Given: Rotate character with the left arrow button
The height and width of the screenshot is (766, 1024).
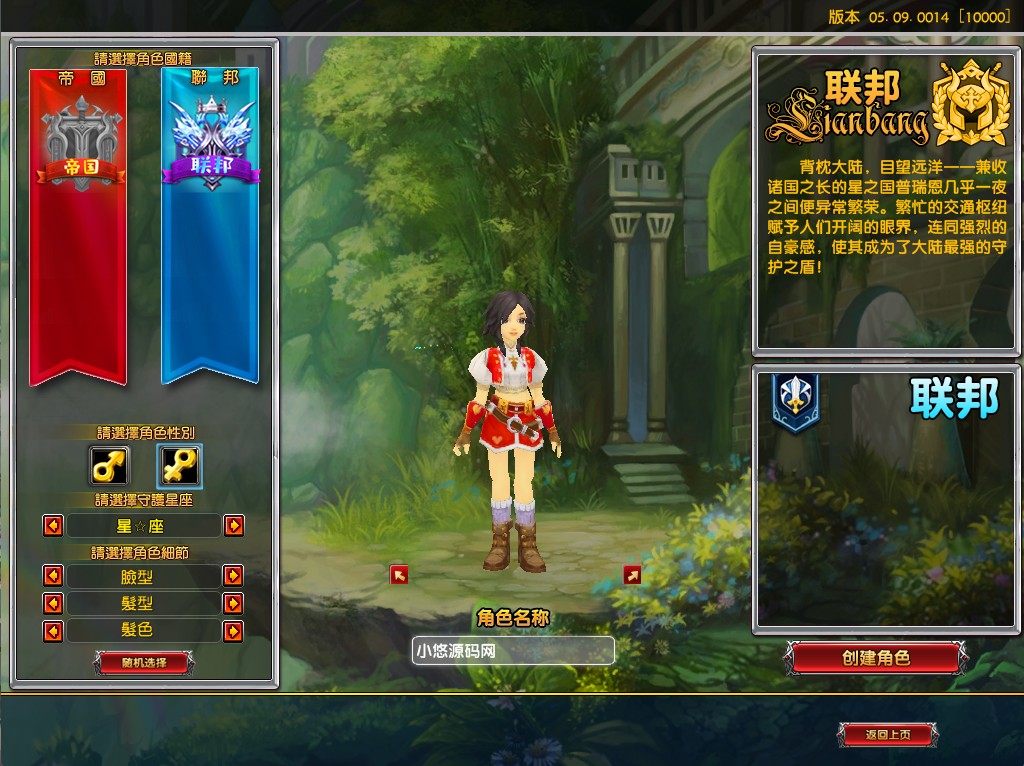Looking at the screenshot, I should (x=399, y=574).
